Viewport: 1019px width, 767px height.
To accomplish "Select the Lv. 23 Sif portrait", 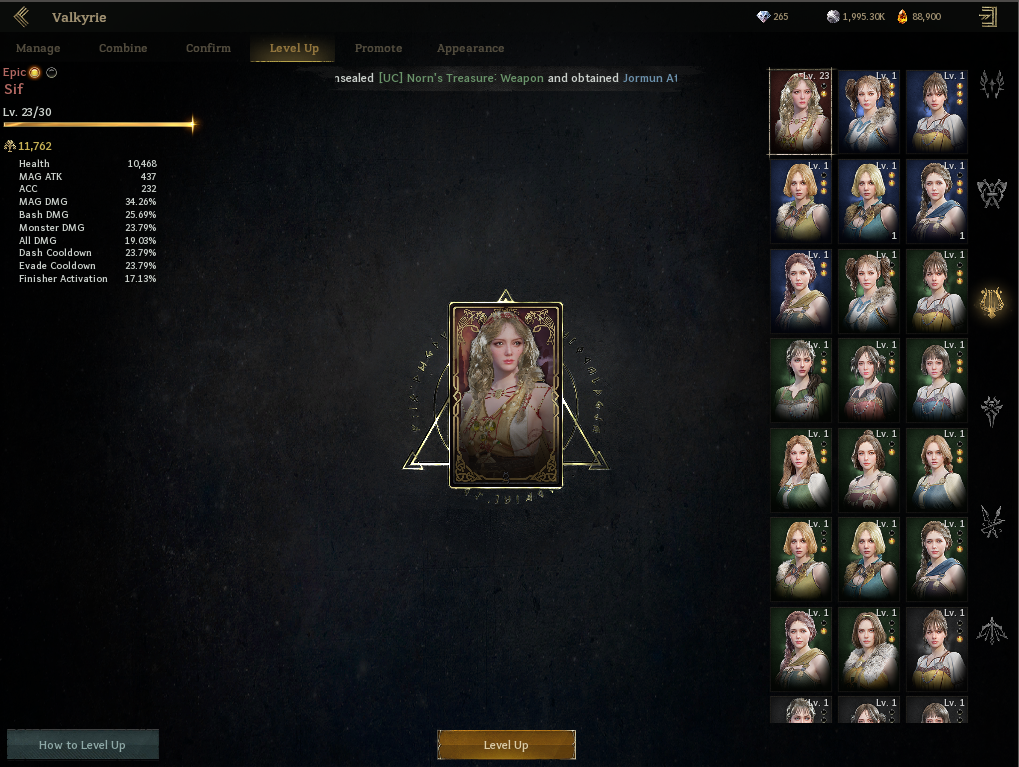I will (x=800, y=112).
